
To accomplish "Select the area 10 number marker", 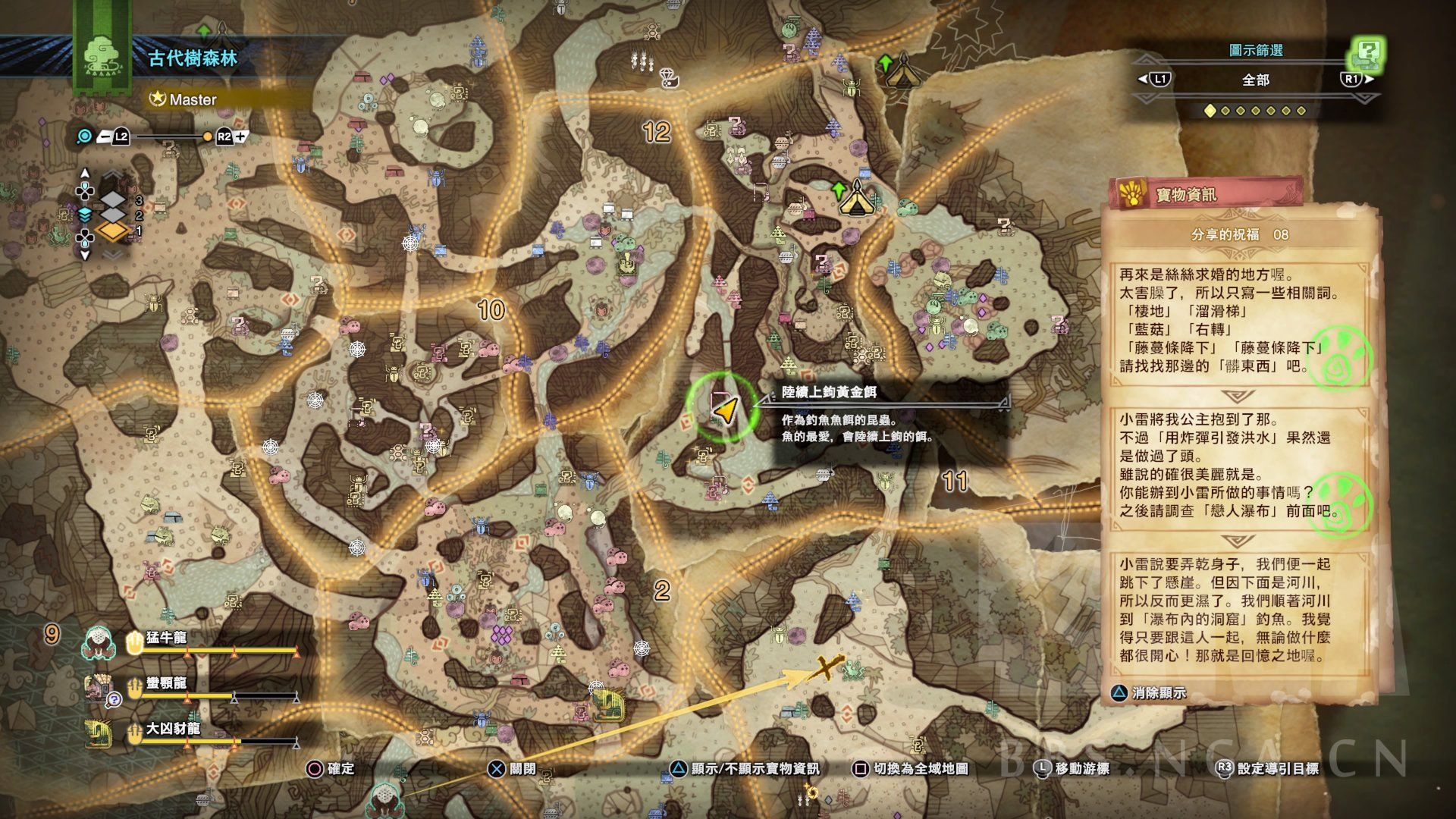I will point(491,309).
